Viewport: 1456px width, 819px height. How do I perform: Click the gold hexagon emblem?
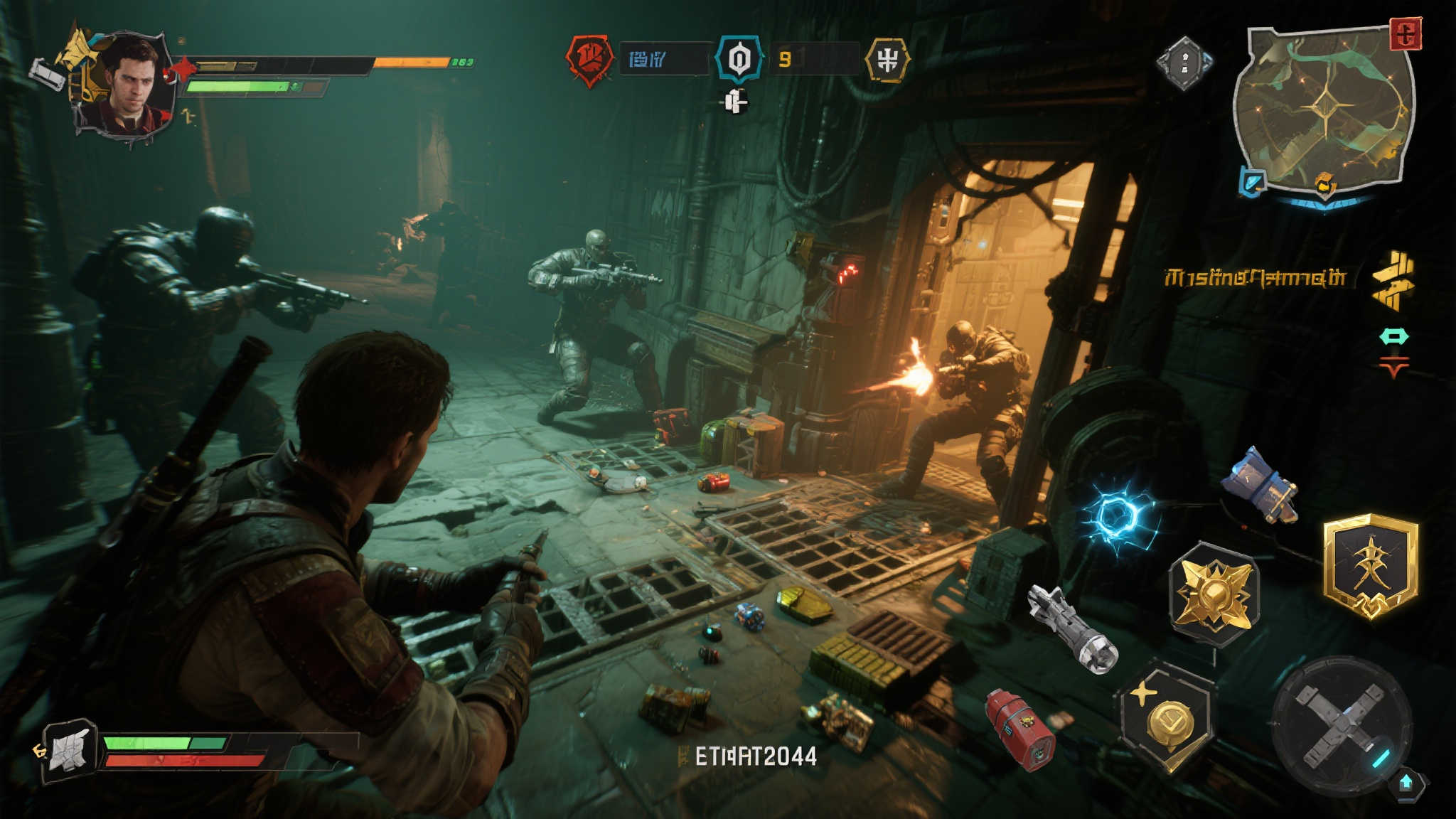[x=887, y=60]
